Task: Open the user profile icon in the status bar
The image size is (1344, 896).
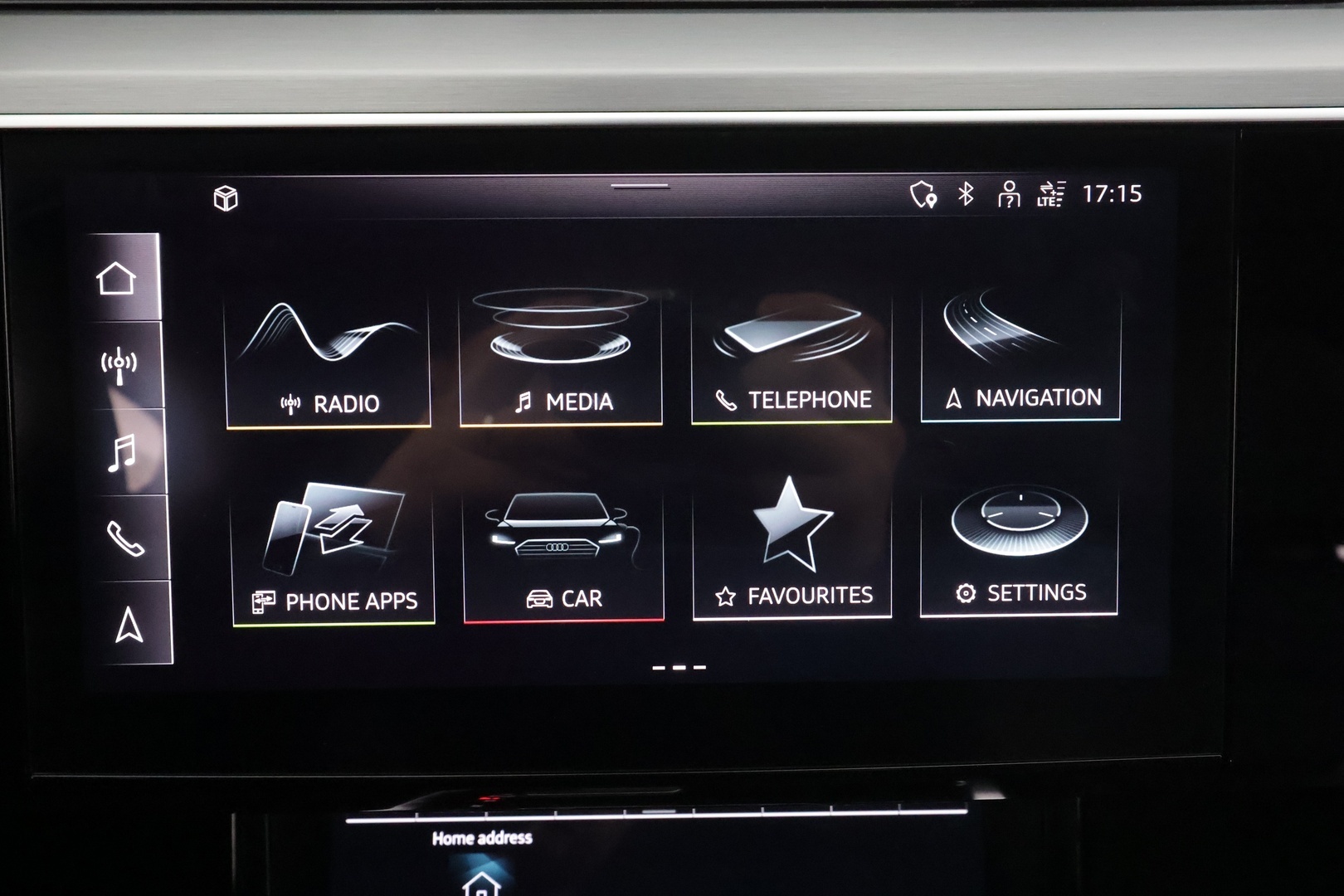Action: coord(1006,197)
